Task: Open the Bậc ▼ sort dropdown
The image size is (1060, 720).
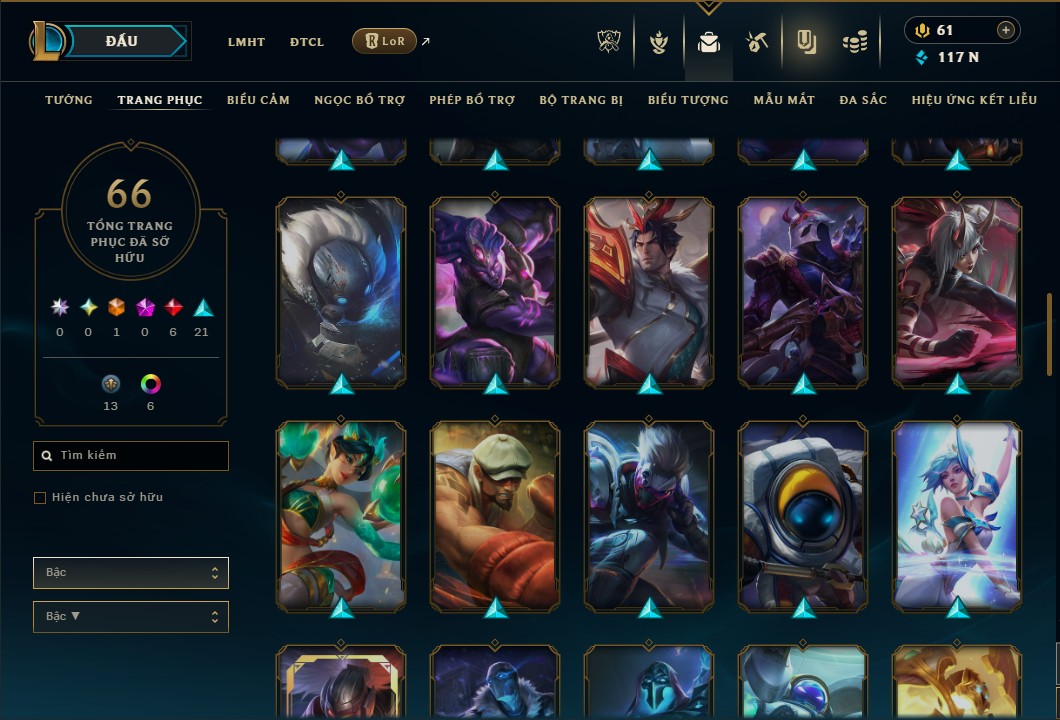Action: 131,616
